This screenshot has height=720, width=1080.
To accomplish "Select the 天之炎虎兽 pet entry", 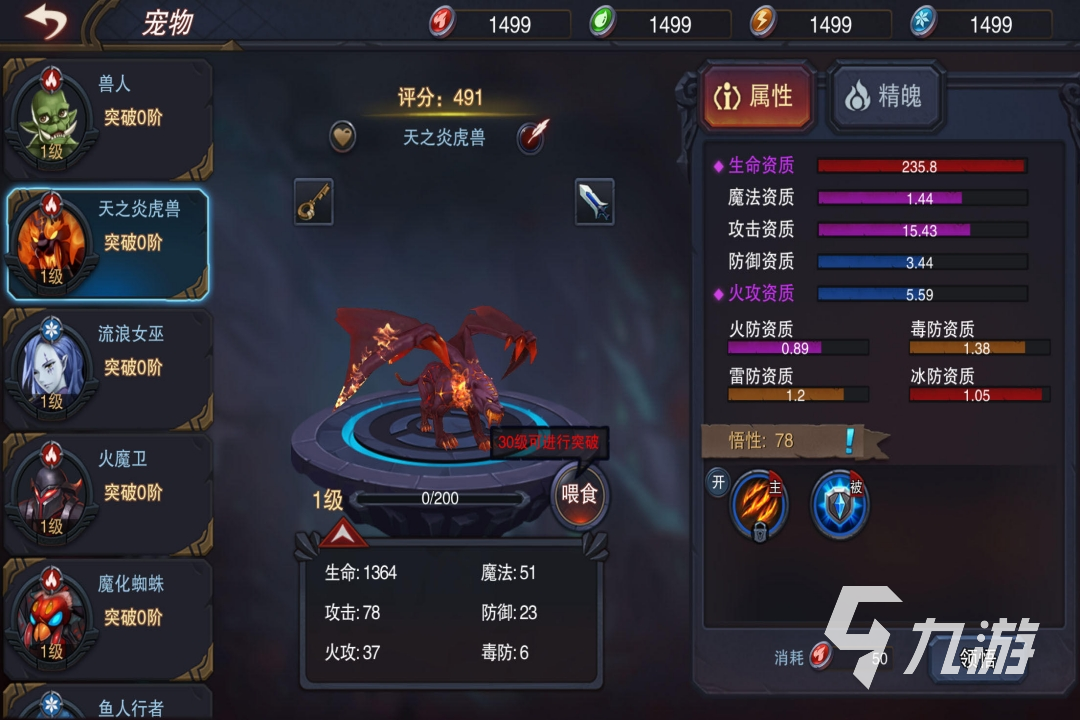I will pyautogui.click(x=108, y=243).
